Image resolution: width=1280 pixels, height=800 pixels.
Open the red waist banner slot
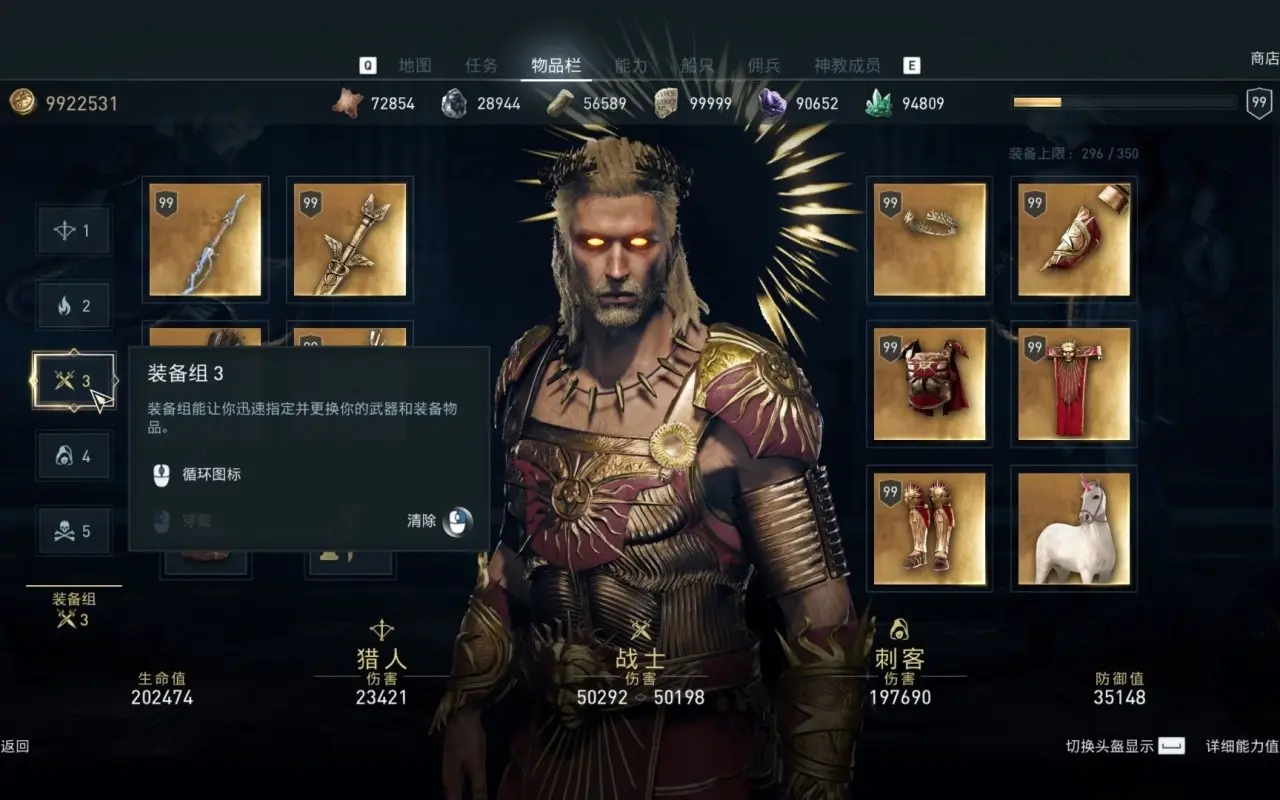pyautogui.click(x=1074, y=384)
